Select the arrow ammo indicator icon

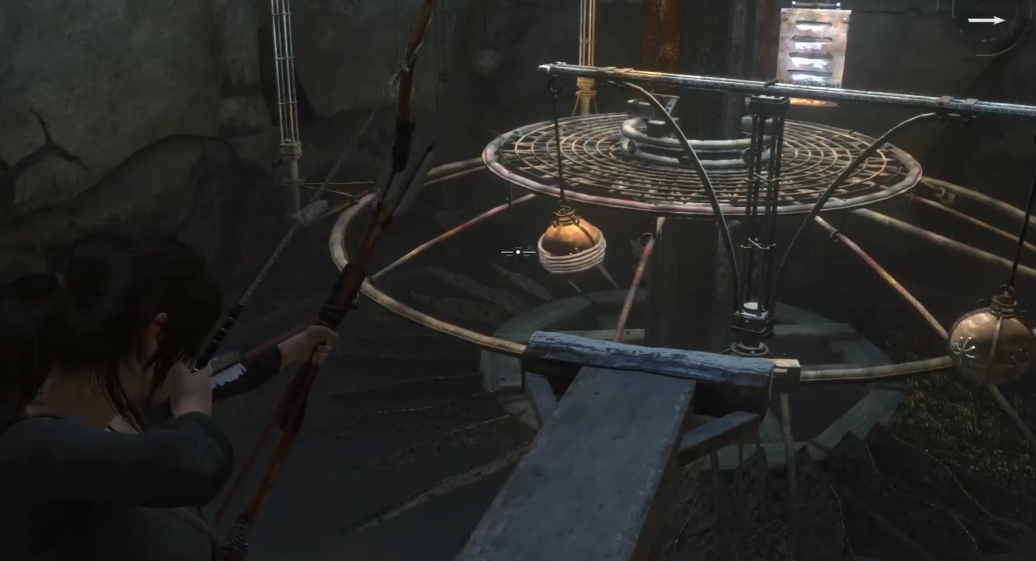[x=986, y=19]
